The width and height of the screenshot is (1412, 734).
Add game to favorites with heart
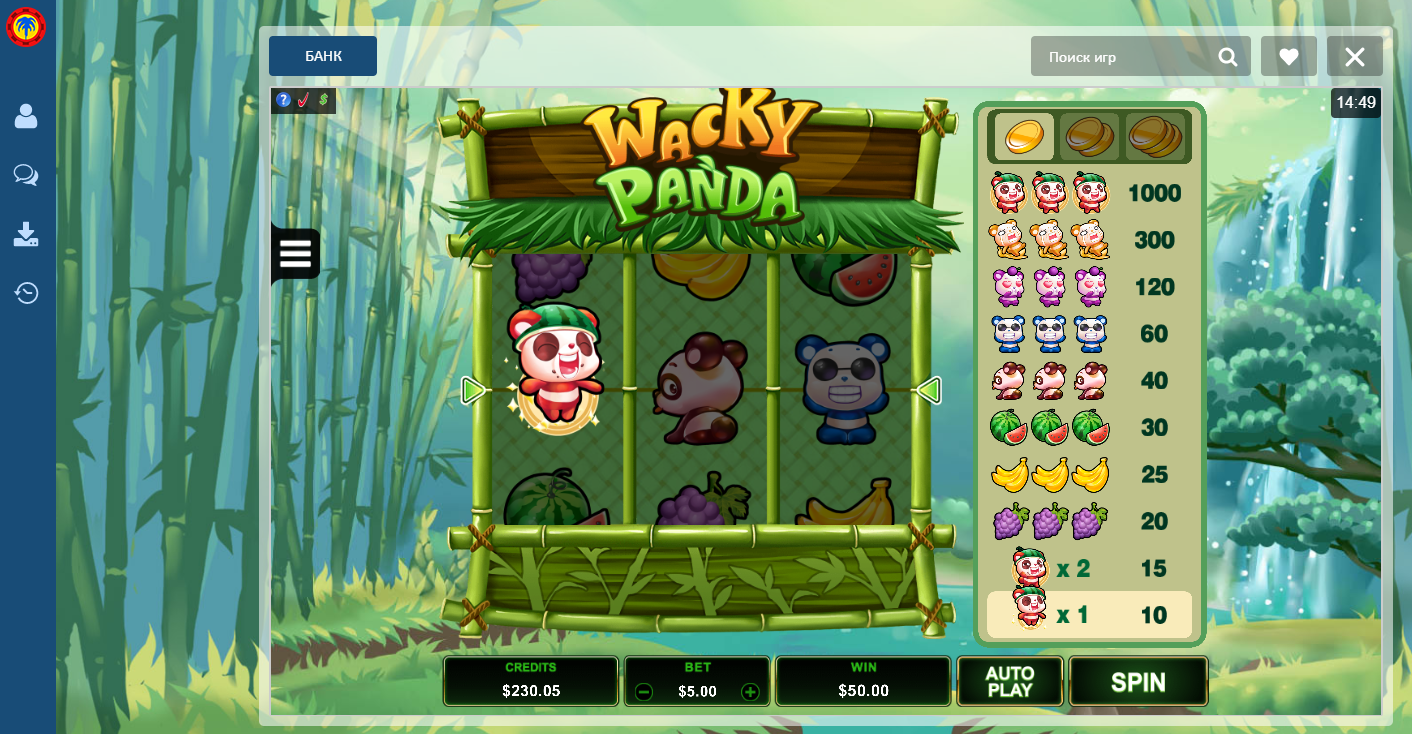1289,57
